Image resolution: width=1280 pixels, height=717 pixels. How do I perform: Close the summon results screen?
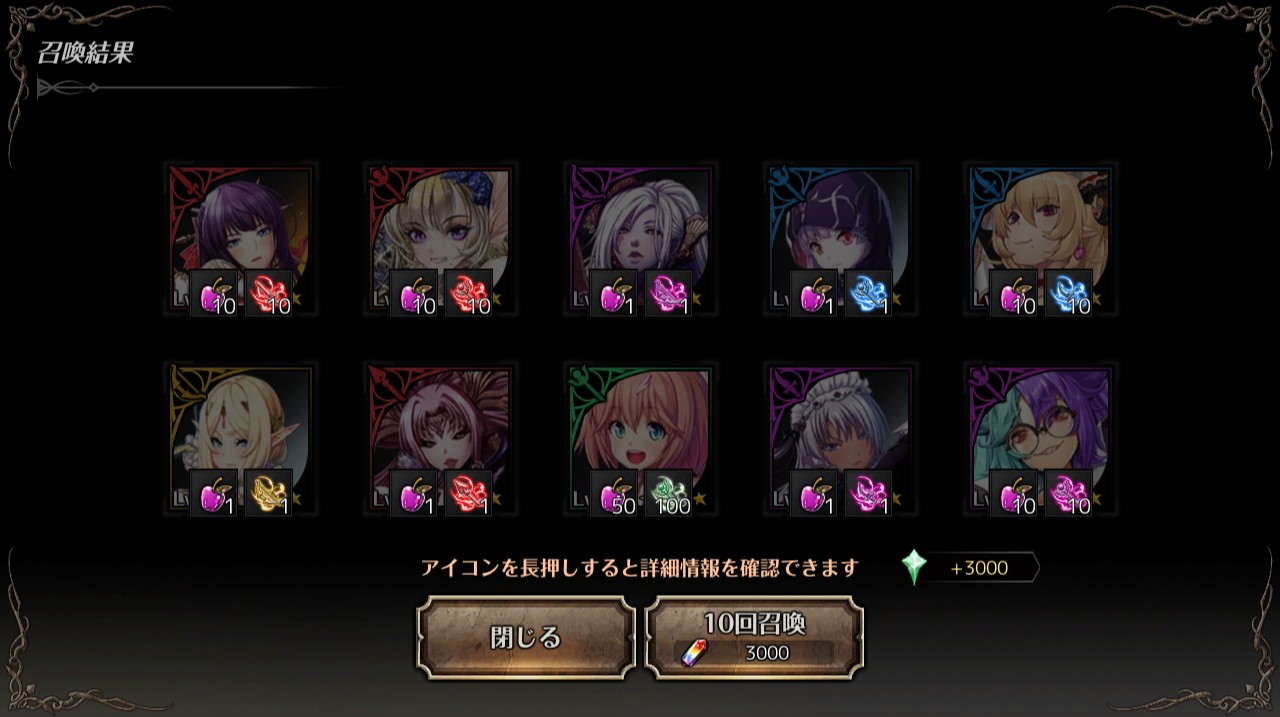(x=525, y=637)
